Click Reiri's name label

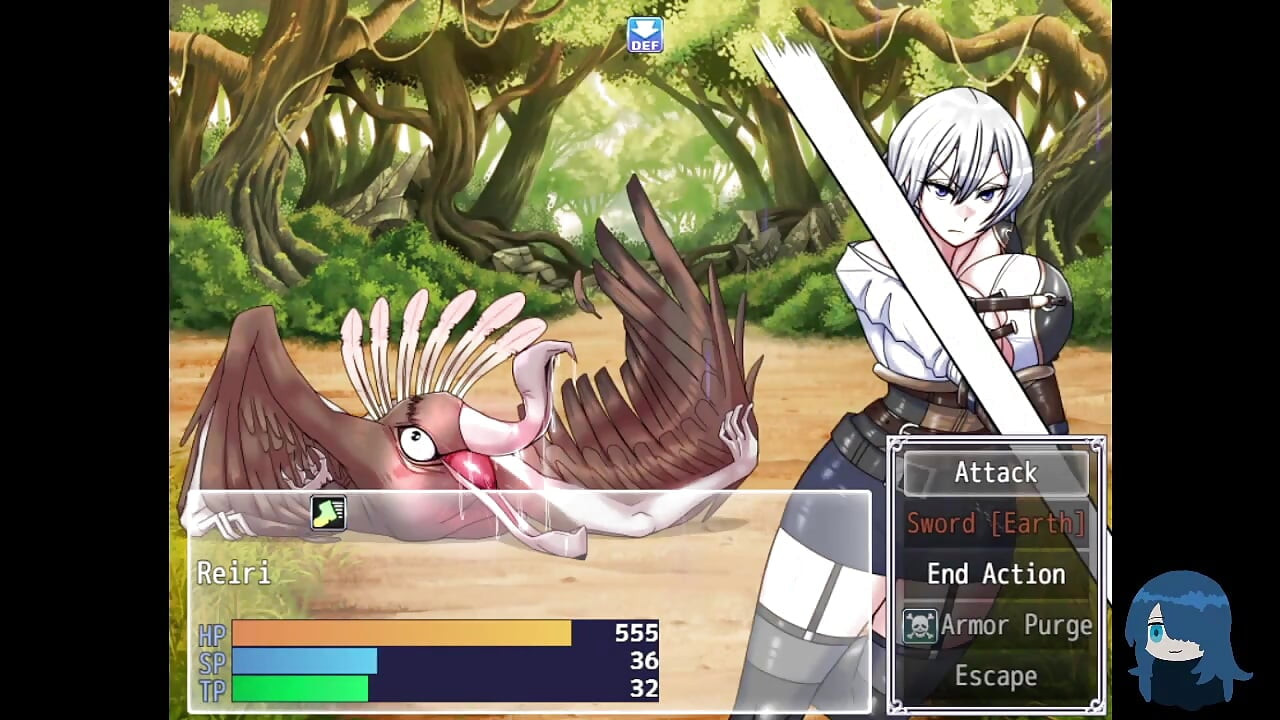[233, 573]
